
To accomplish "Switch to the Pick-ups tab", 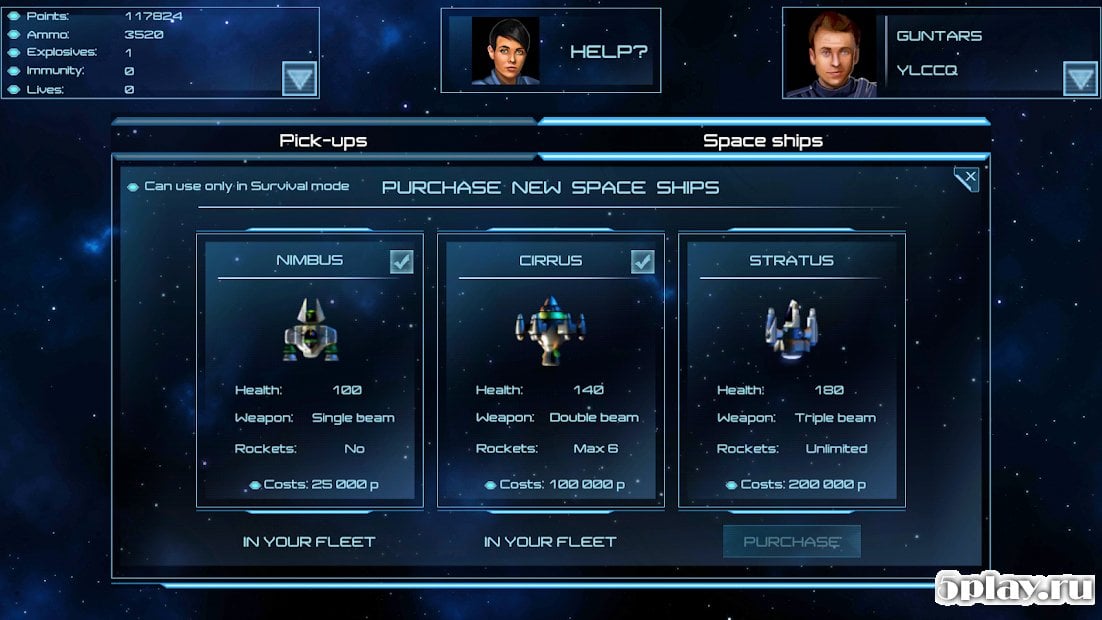I will 323,140.
